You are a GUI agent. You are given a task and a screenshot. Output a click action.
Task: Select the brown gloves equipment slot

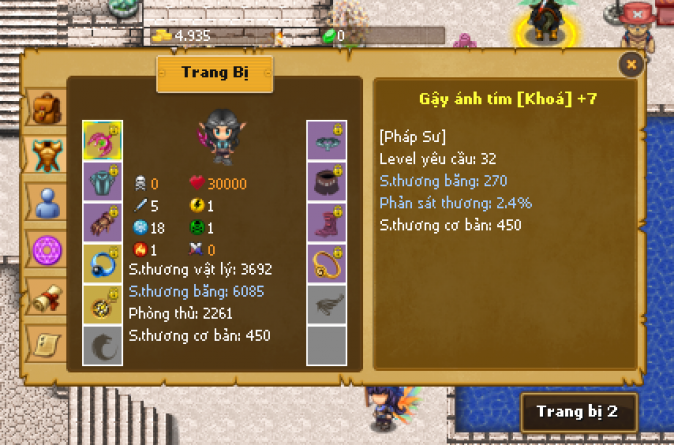point(102,223)
